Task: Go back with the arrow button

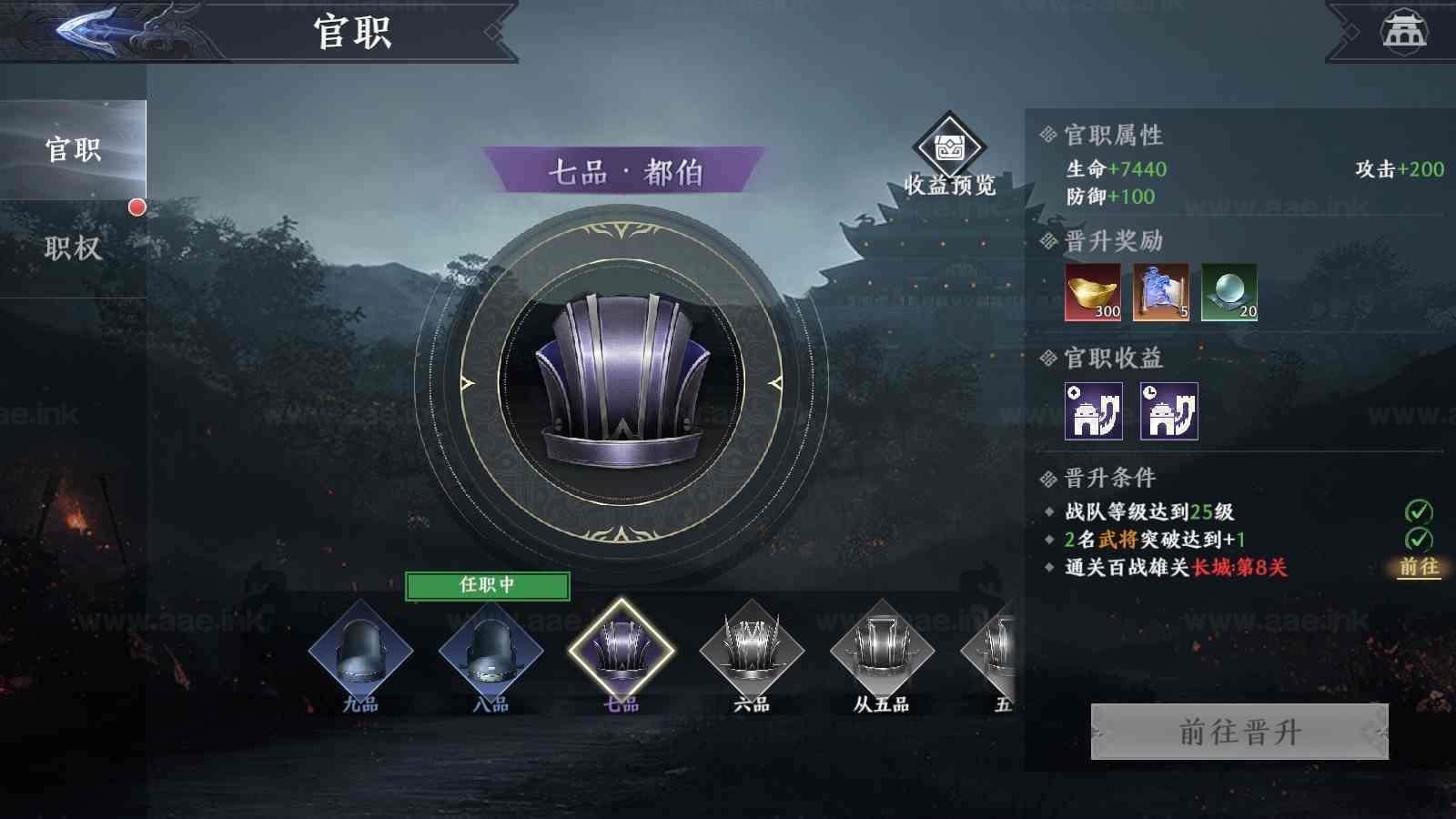Action: point(88,31)
